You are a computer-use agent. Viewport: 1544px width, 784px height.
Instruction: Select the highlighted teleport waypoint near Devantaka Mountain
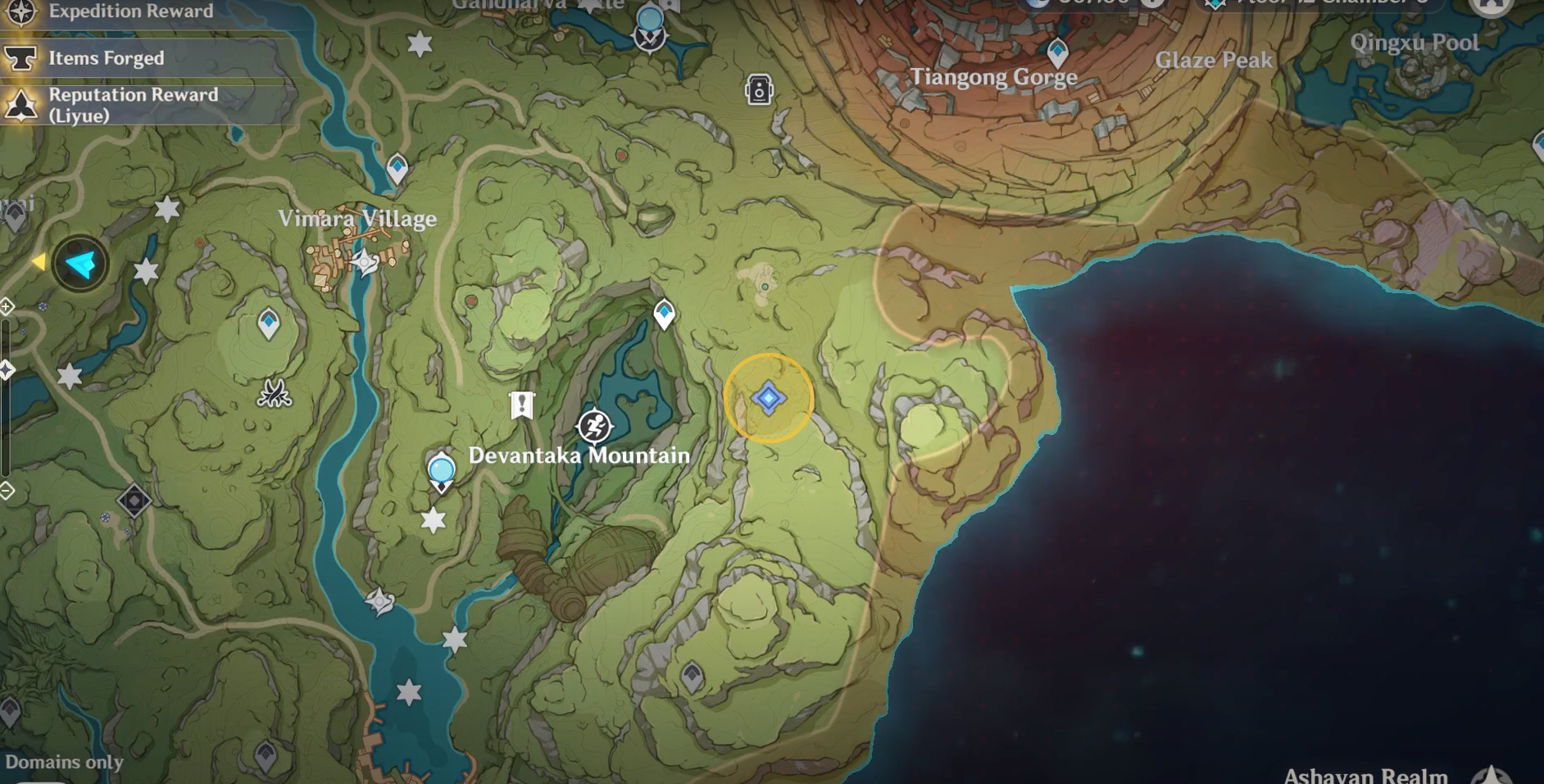(x=767, y=397)
